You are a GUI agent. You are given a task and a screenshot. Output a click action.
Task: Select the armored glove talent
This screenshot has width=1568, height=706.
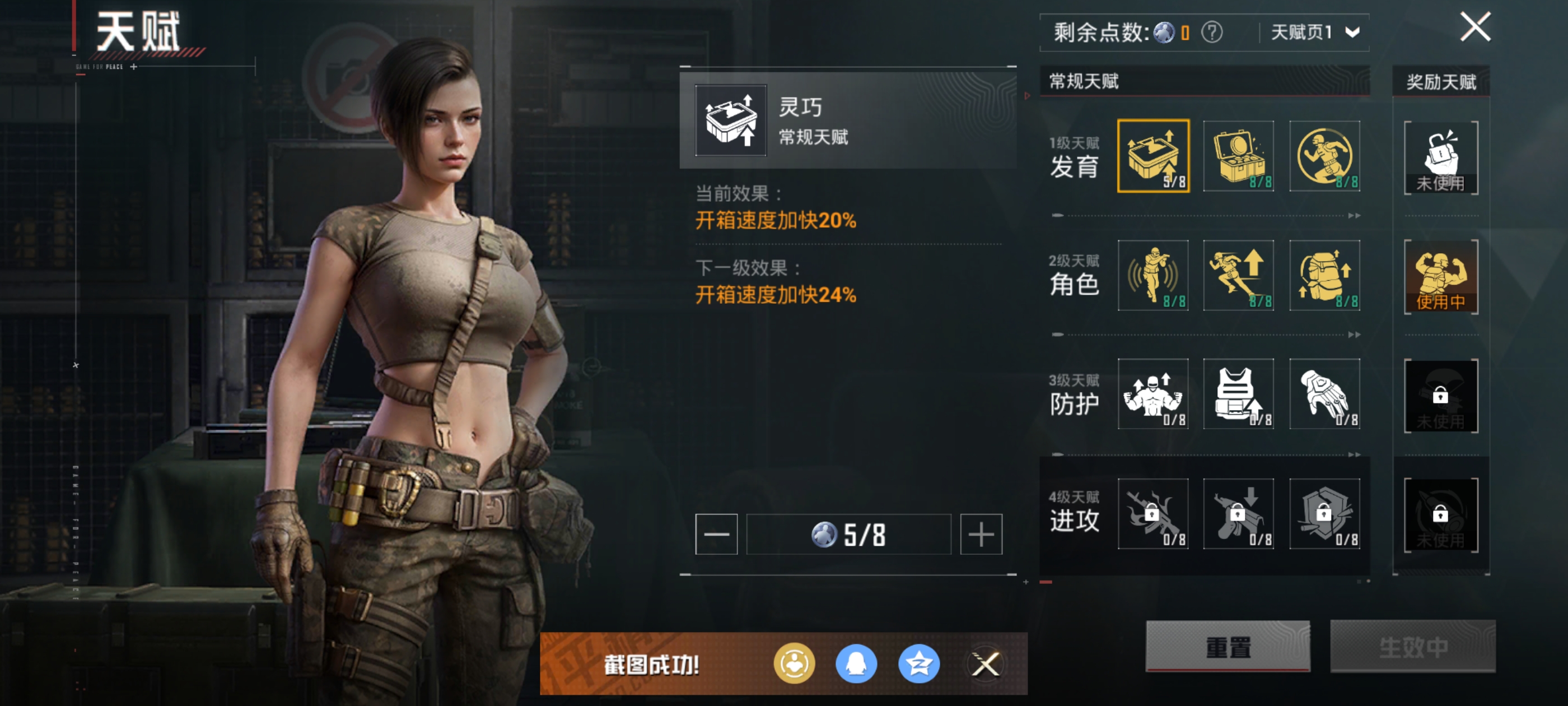click(1324, 394)
